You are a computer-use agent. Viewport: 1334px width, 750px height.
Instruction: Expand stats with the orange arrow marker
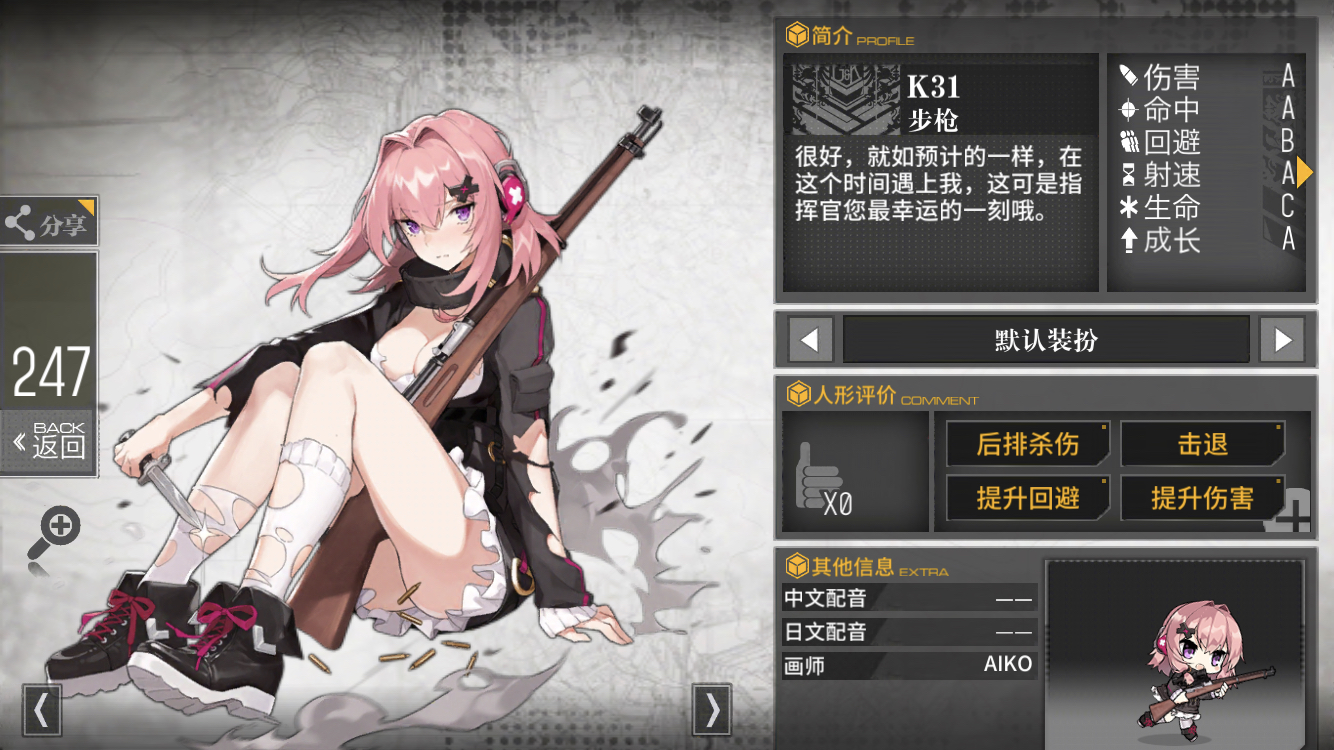pos(1307,172)
